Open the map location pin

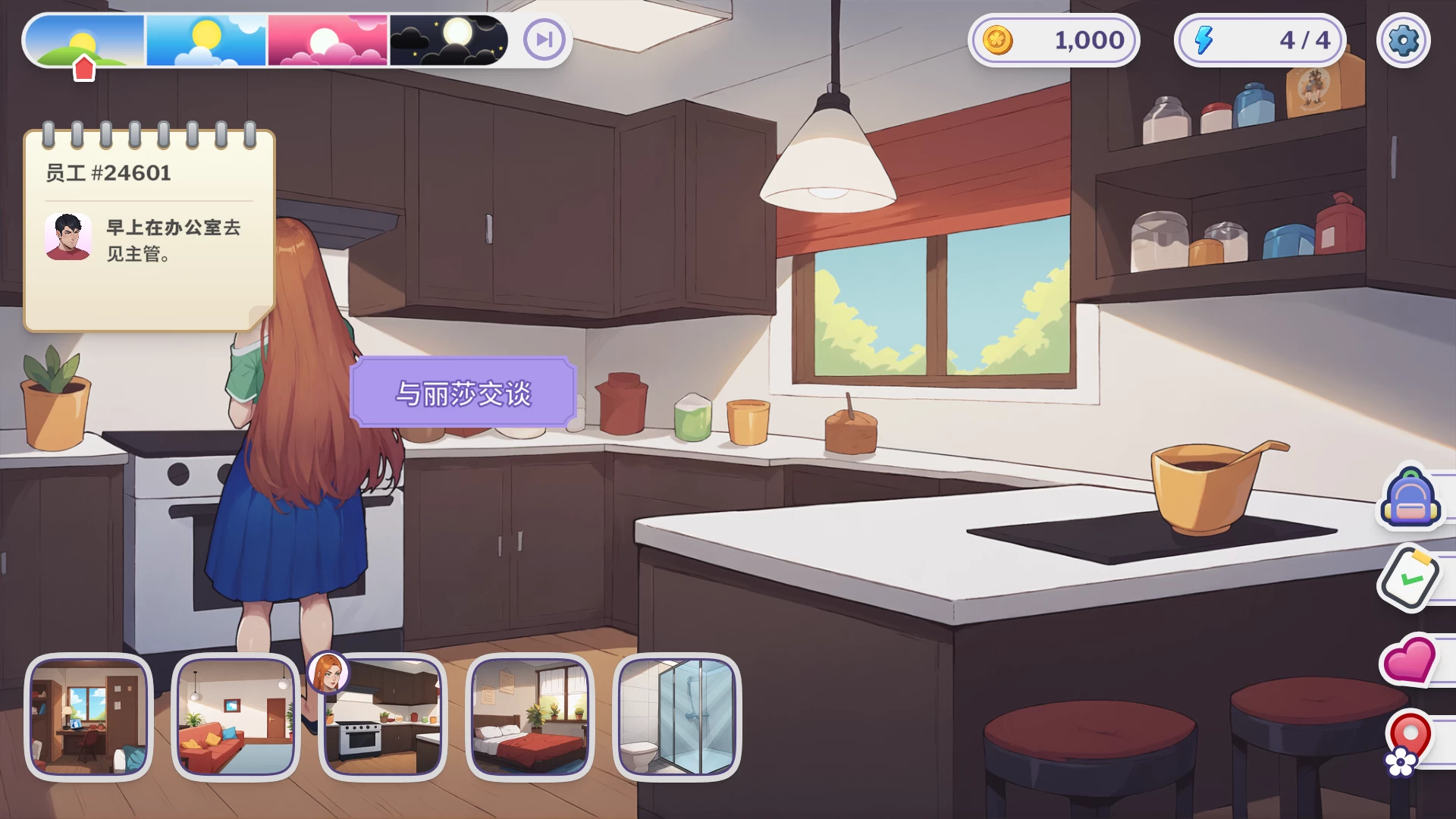[1408, 741]
